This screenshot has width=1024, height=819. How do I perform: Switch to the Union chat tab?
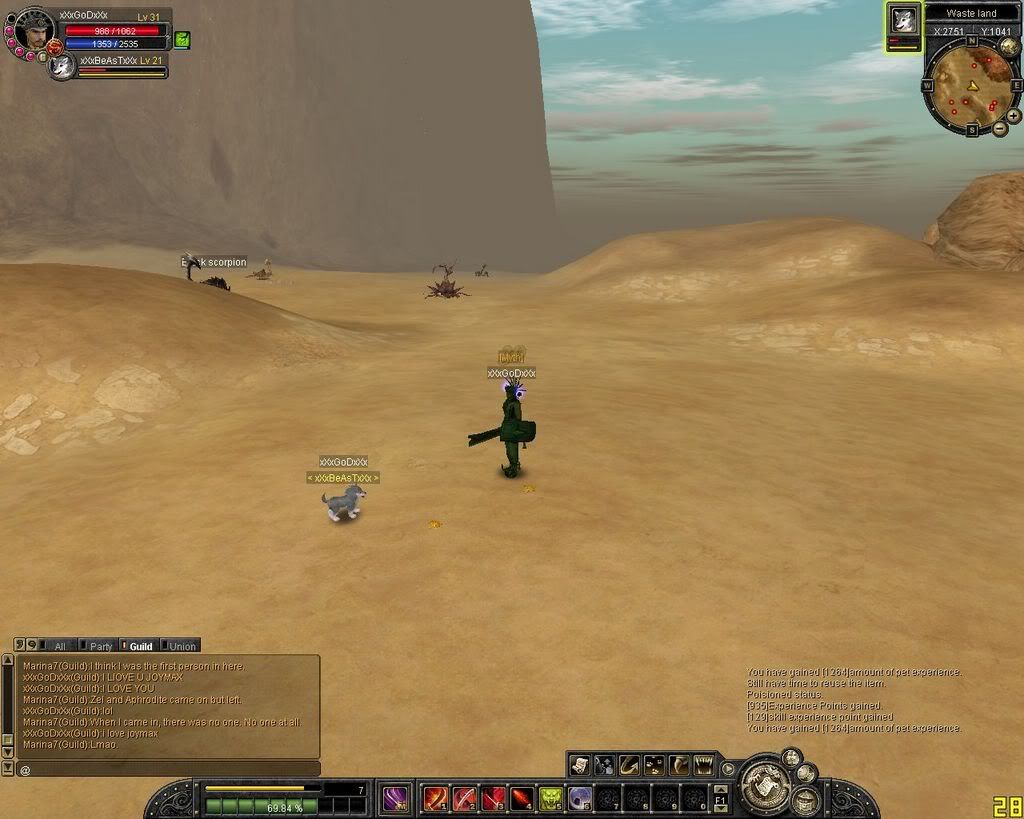(180, 646)
